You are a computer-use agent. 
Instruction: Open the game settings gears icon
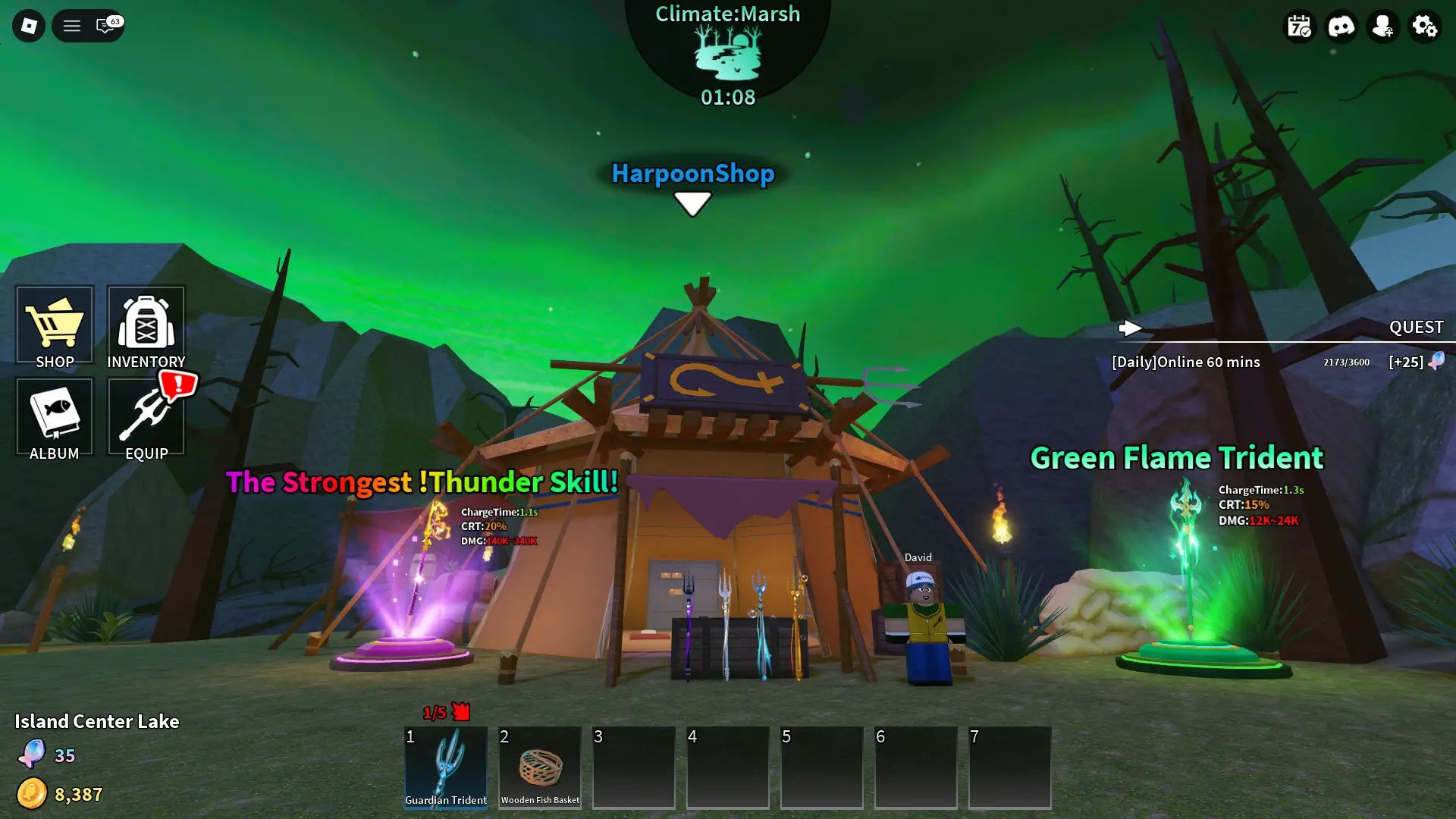[1425, 26]
